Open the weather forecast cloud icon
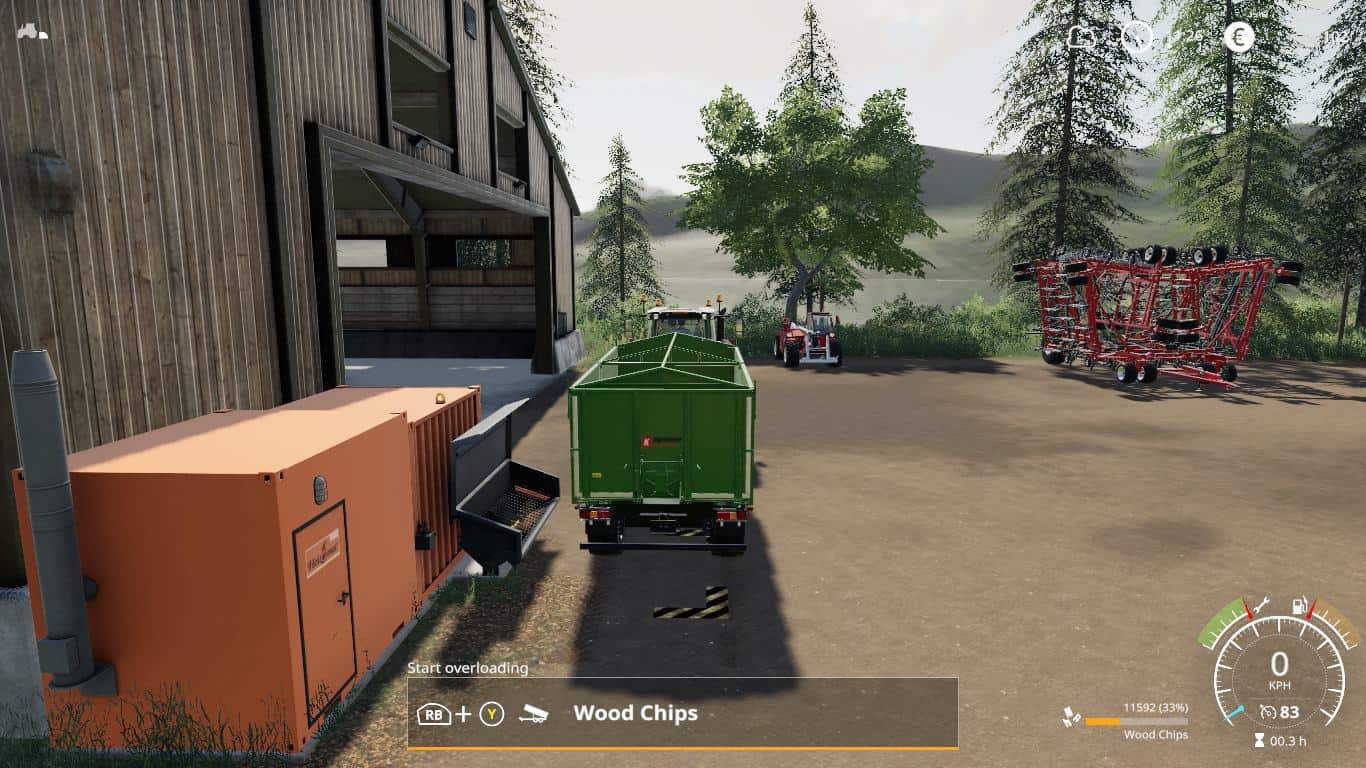The width and height of the screenshot is (1366, 768). pos(1082,38)
